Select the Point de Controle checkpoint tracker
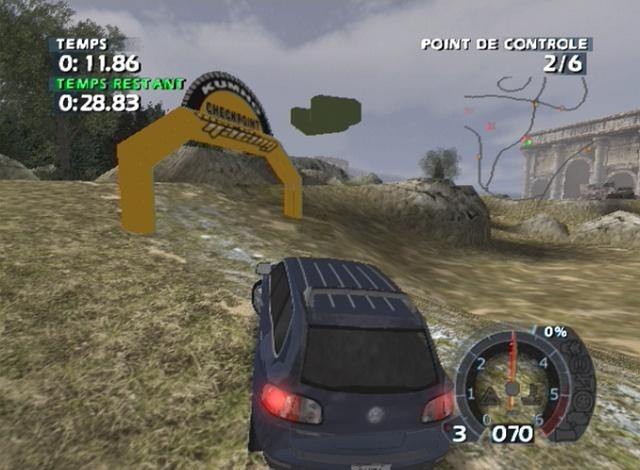Screen dimensions: 640x470 click(x=505, y=54)
